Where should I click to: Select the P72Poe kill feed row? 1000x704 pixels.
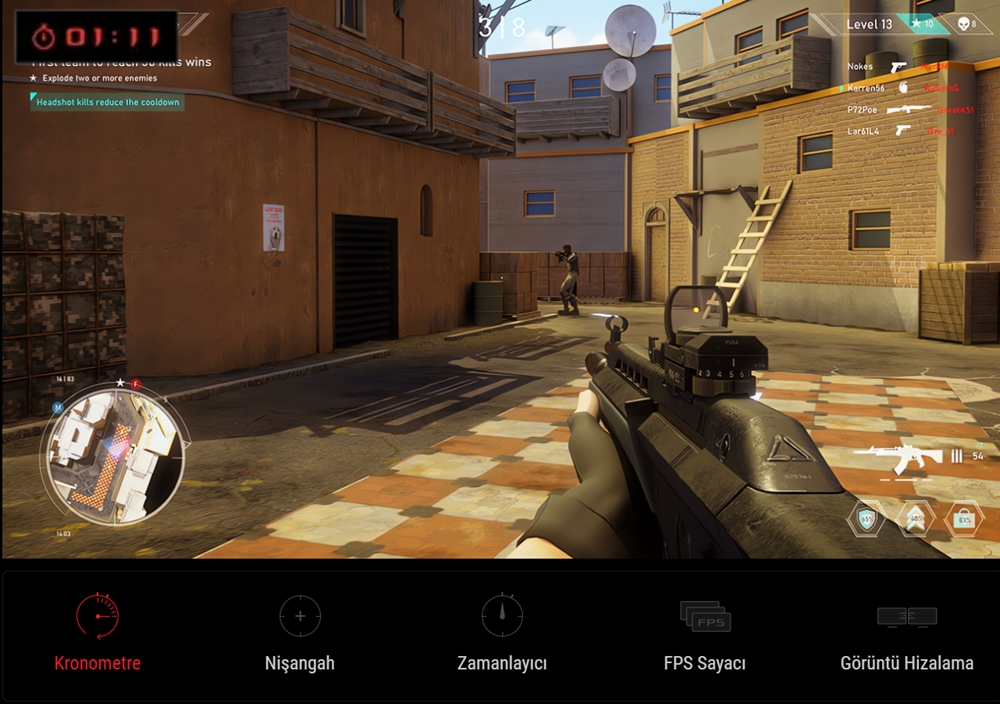(x=895, y=109)
